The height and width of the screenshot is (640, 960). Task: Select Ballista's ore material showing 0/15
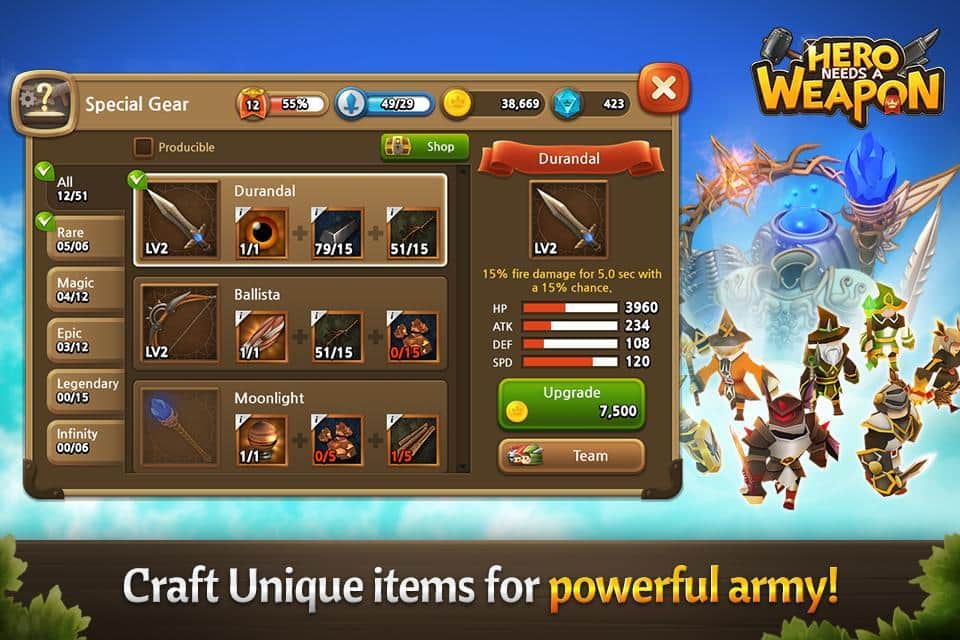(x=412, y=336)
